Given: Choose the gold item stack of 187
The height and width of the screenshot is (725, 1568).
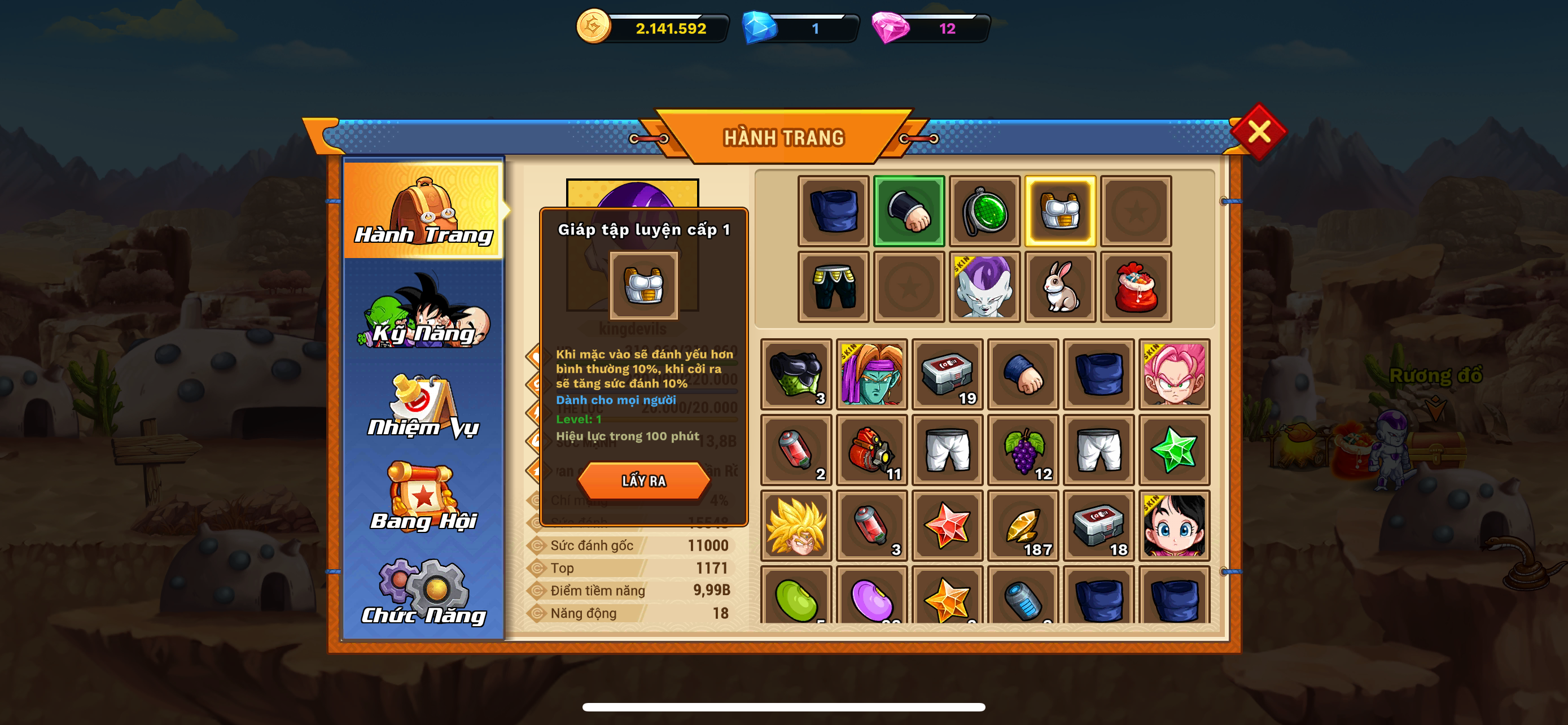Looking at the screenshot, I should click(x=1023, y=525).
